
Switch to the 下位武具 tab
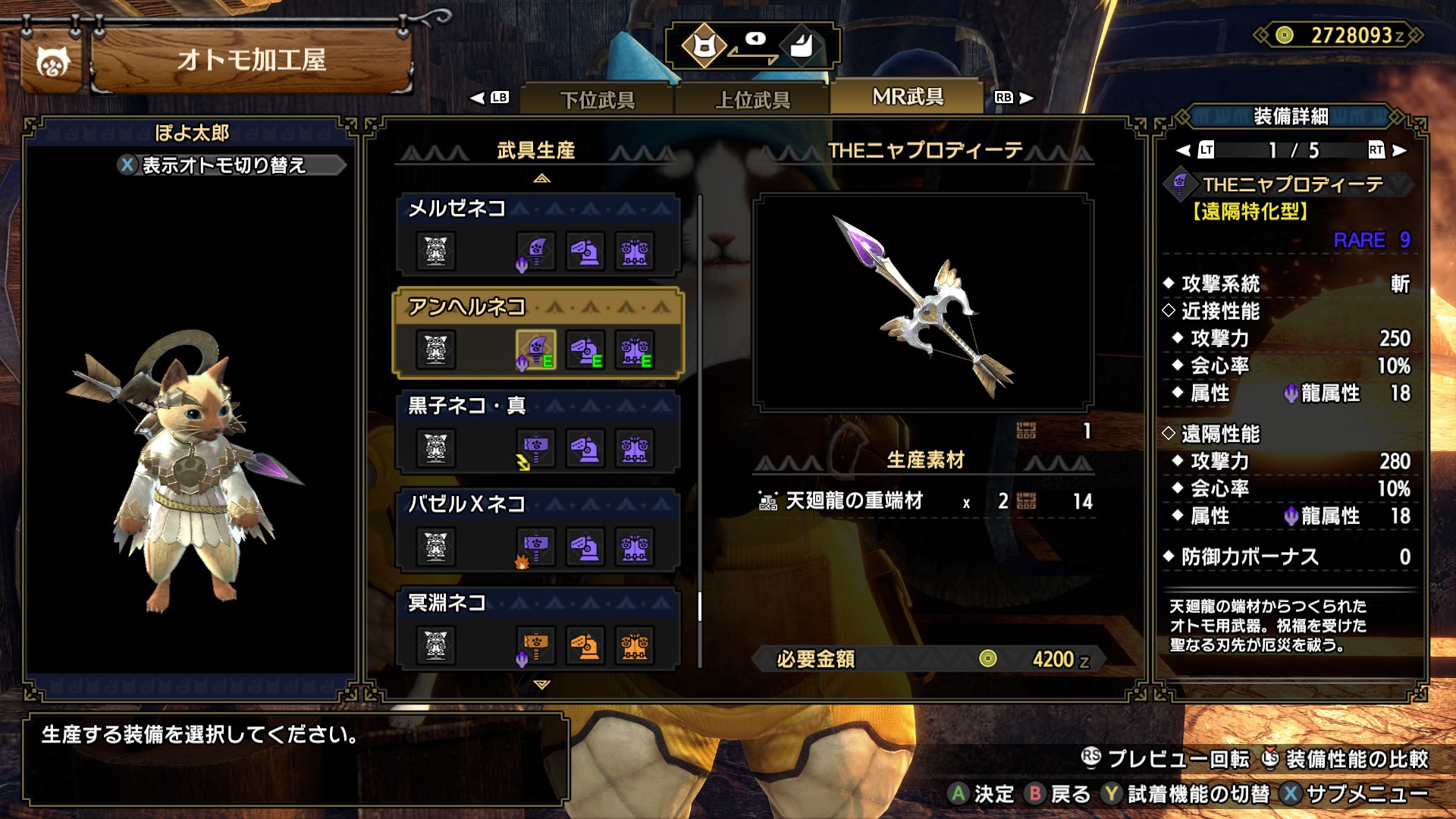pos(598,99)
